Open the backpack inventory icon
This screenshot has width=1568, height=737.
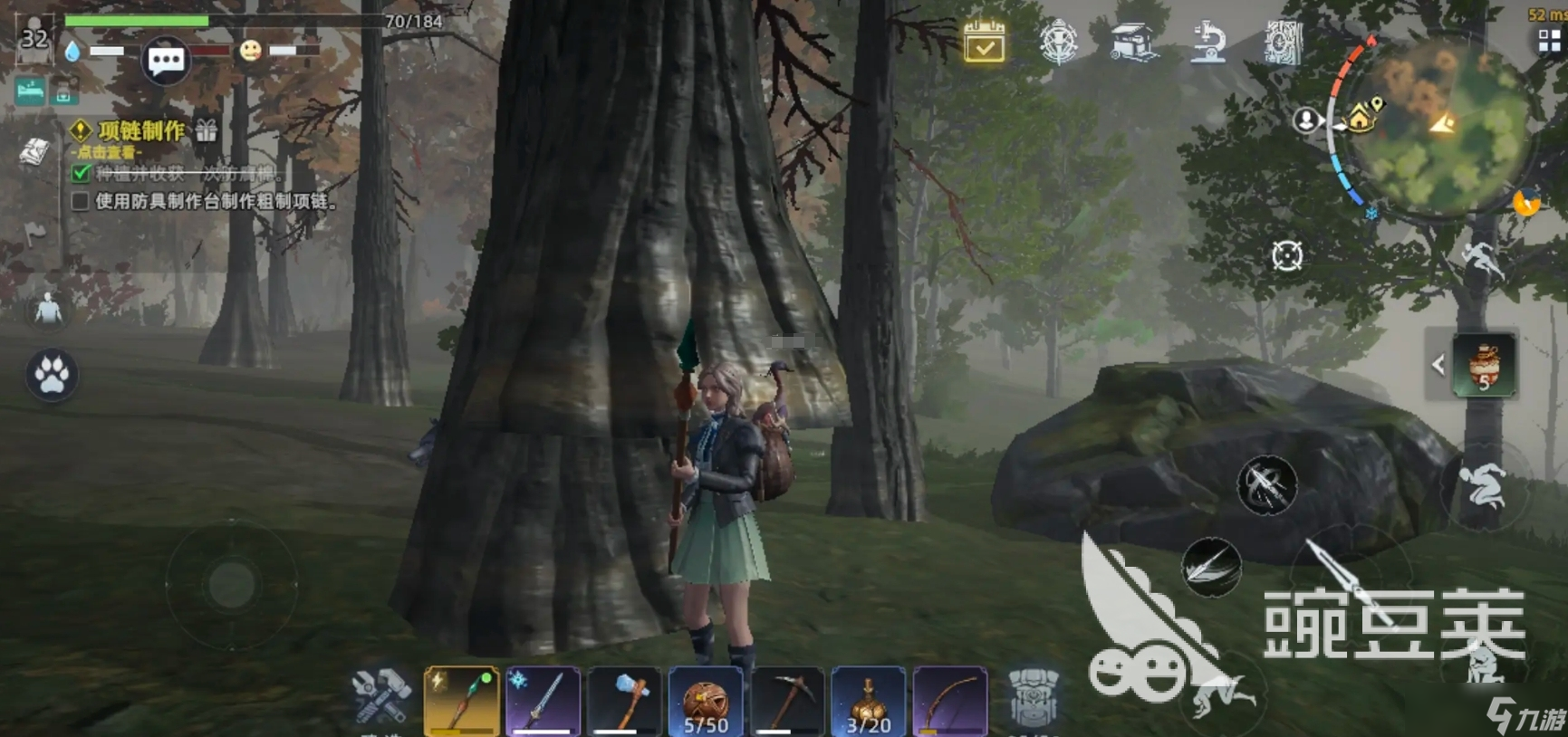1033,698
